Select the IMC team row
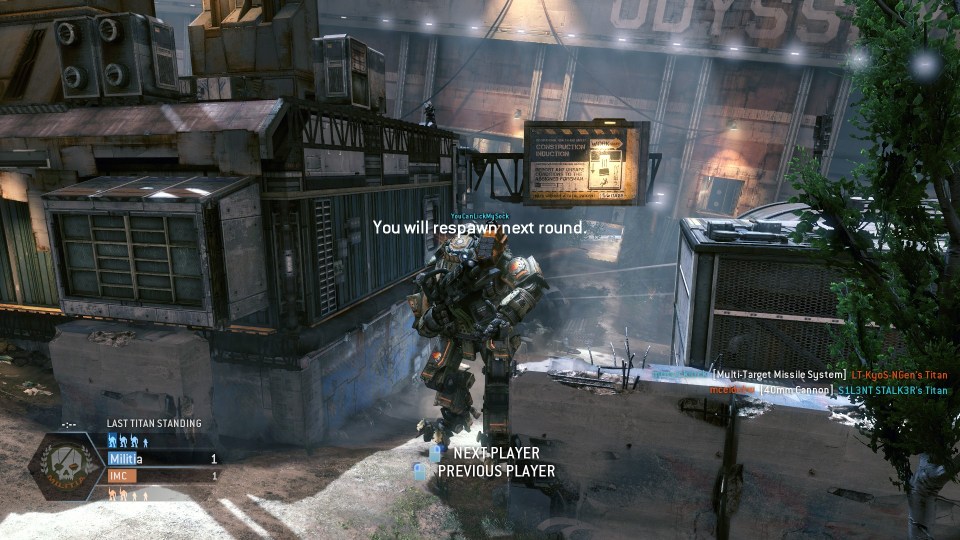The height and width of the screenshot is (540, 960). tap(162, 476)
